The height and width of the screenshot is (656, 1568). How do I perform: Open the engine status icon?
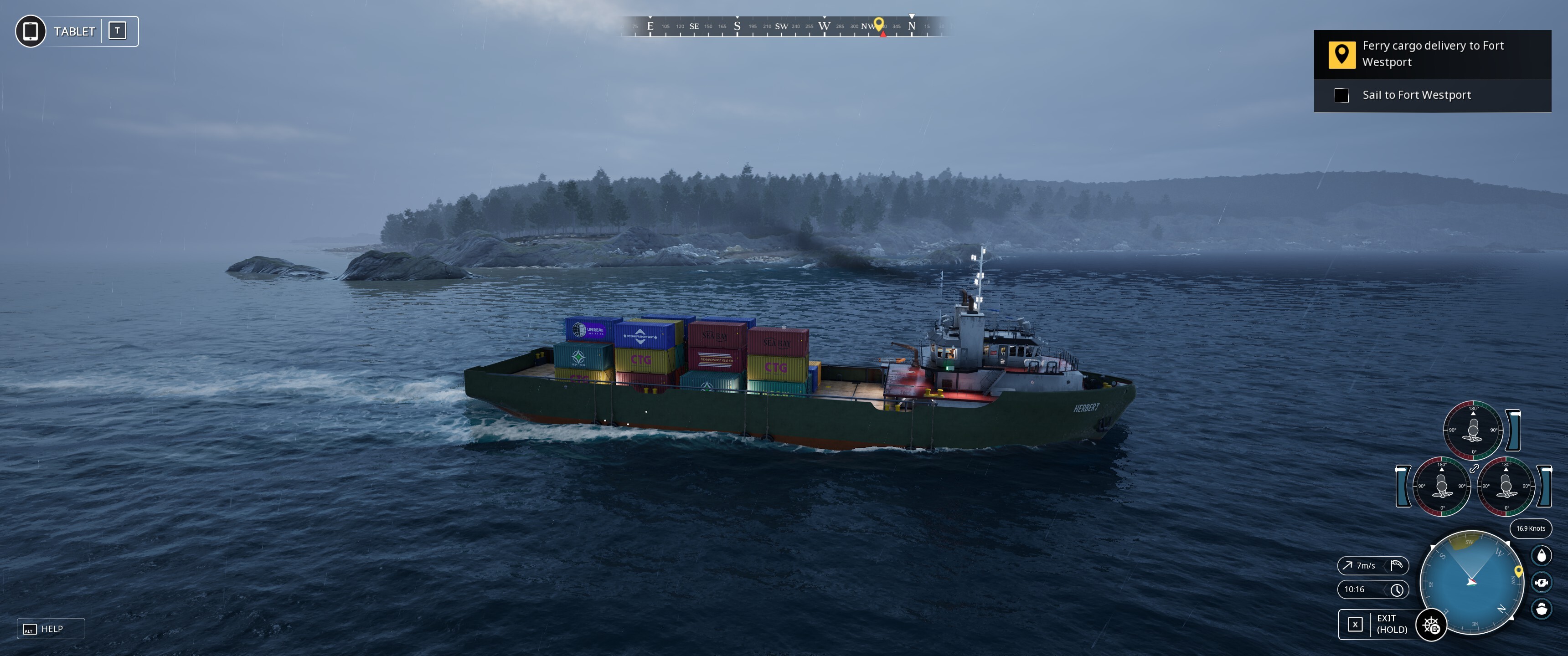click(x=1541, y=582)
